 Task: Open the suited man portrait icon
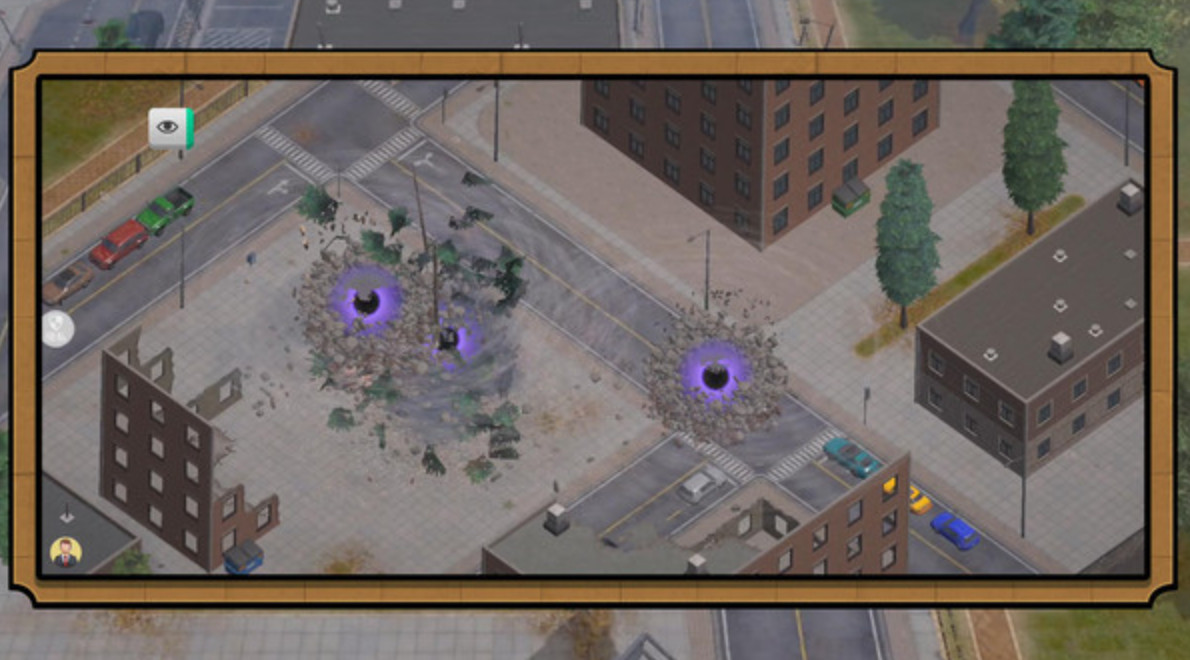(x=66, y=552)
